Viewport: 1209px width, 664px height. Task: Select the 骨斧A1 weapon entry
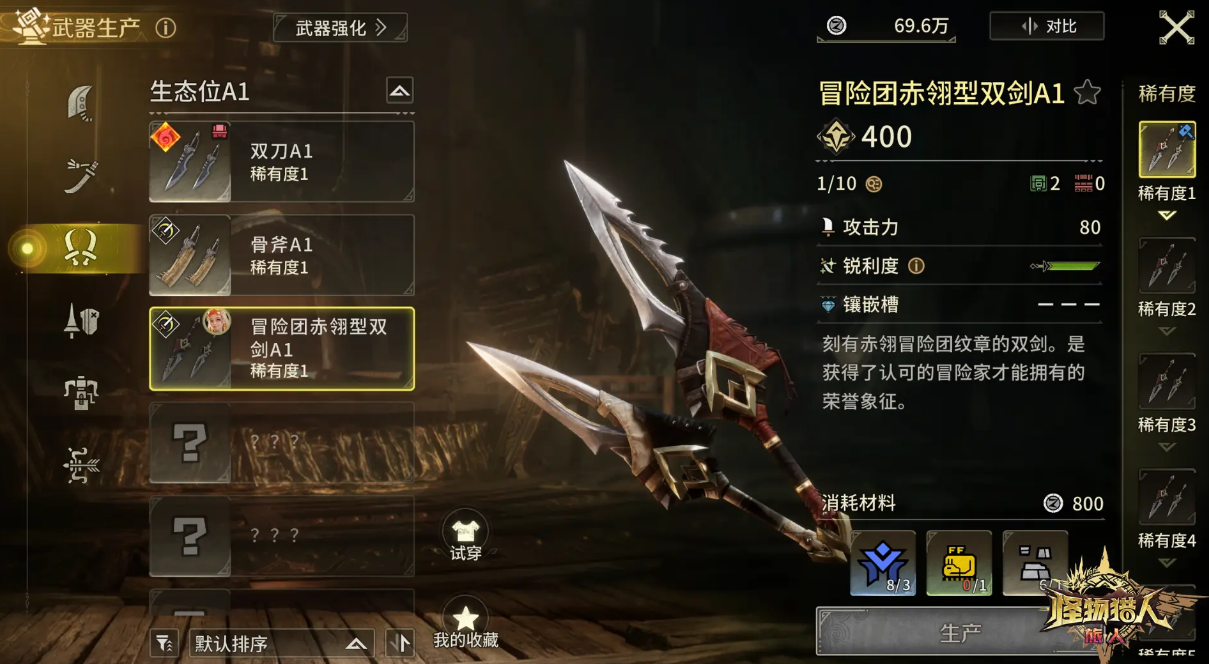point(281,256)
